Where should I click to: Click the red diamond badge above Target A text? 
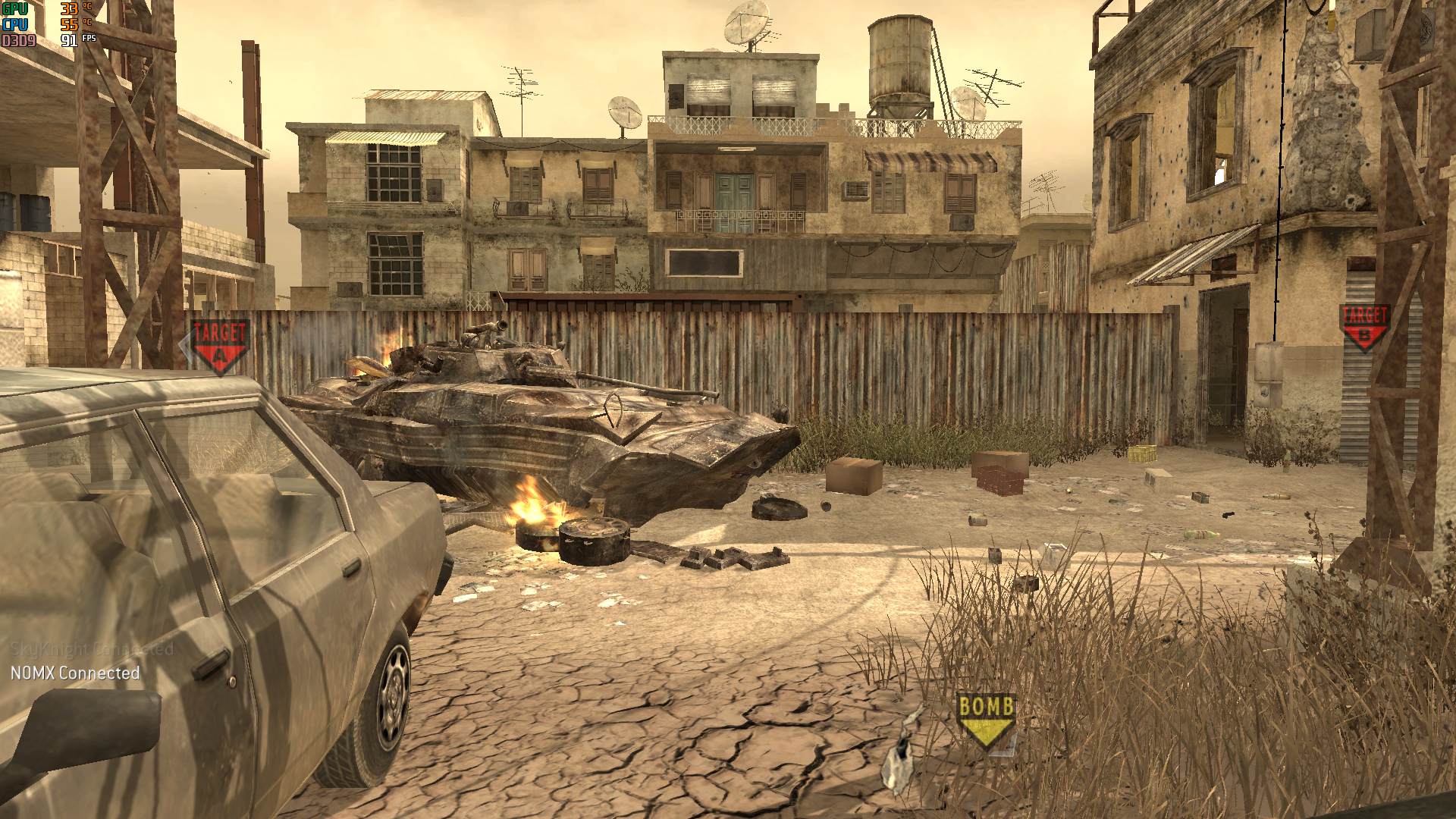point(219,355)
